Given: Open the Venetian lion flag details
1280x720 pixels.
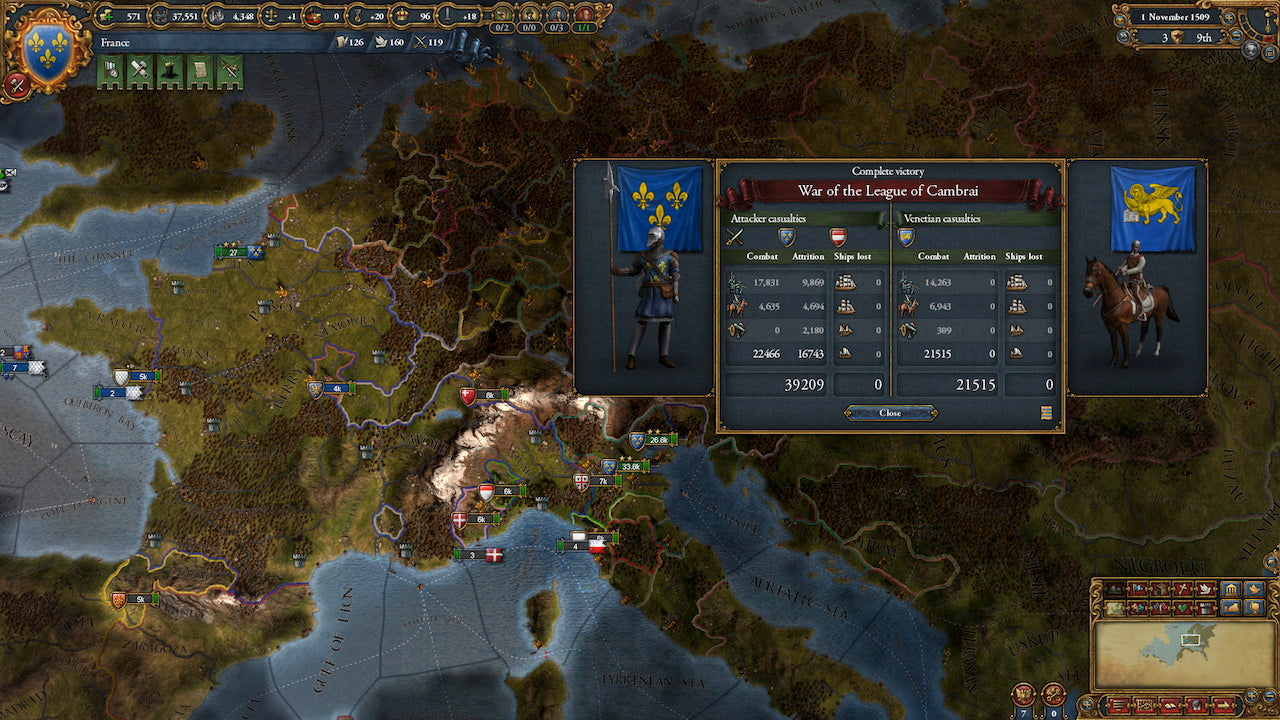Looking at the screenshot, I should (x=1152, y=208).
